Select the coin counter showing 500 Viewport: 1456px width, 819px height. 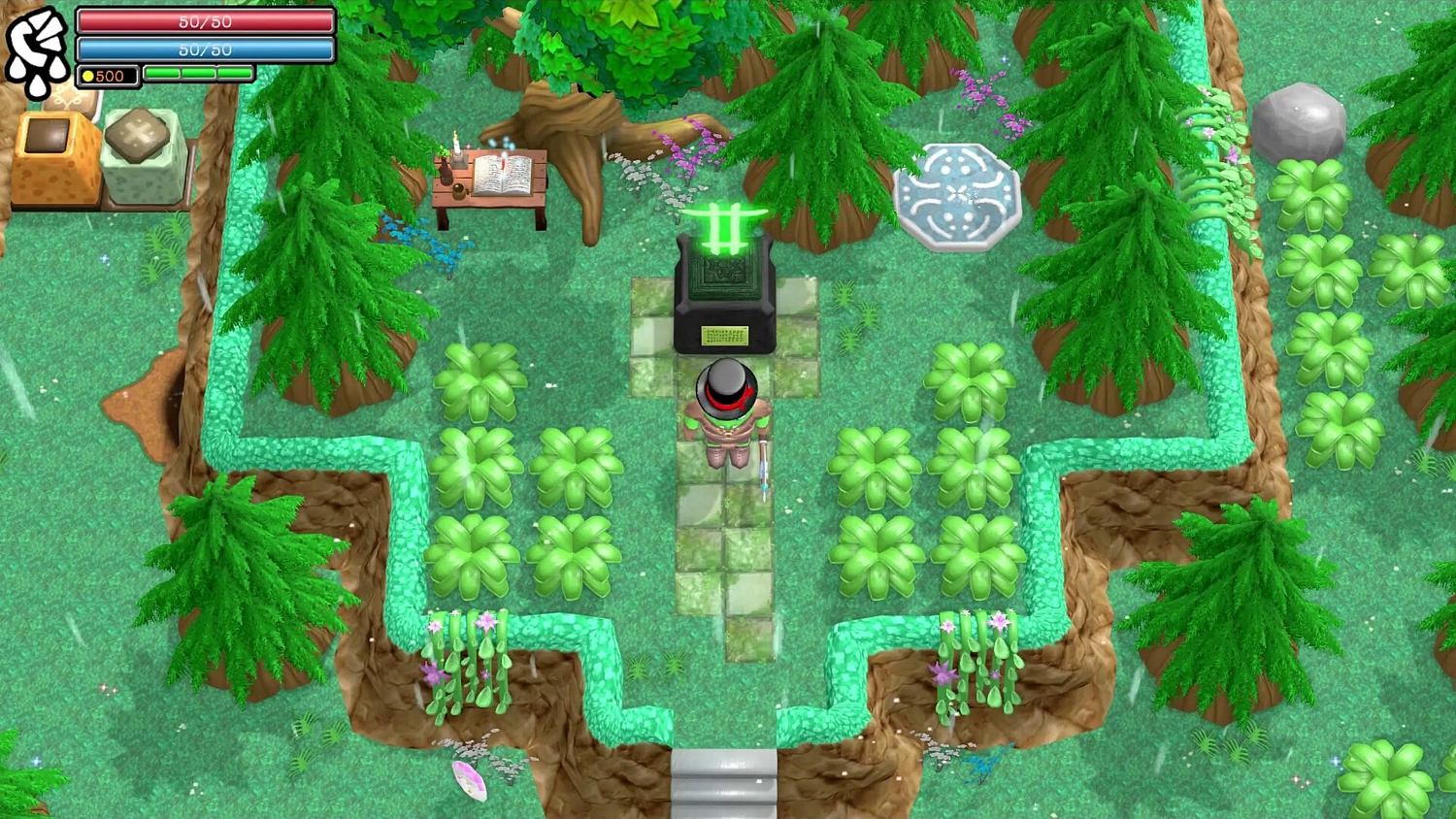(x=105, y=76)
